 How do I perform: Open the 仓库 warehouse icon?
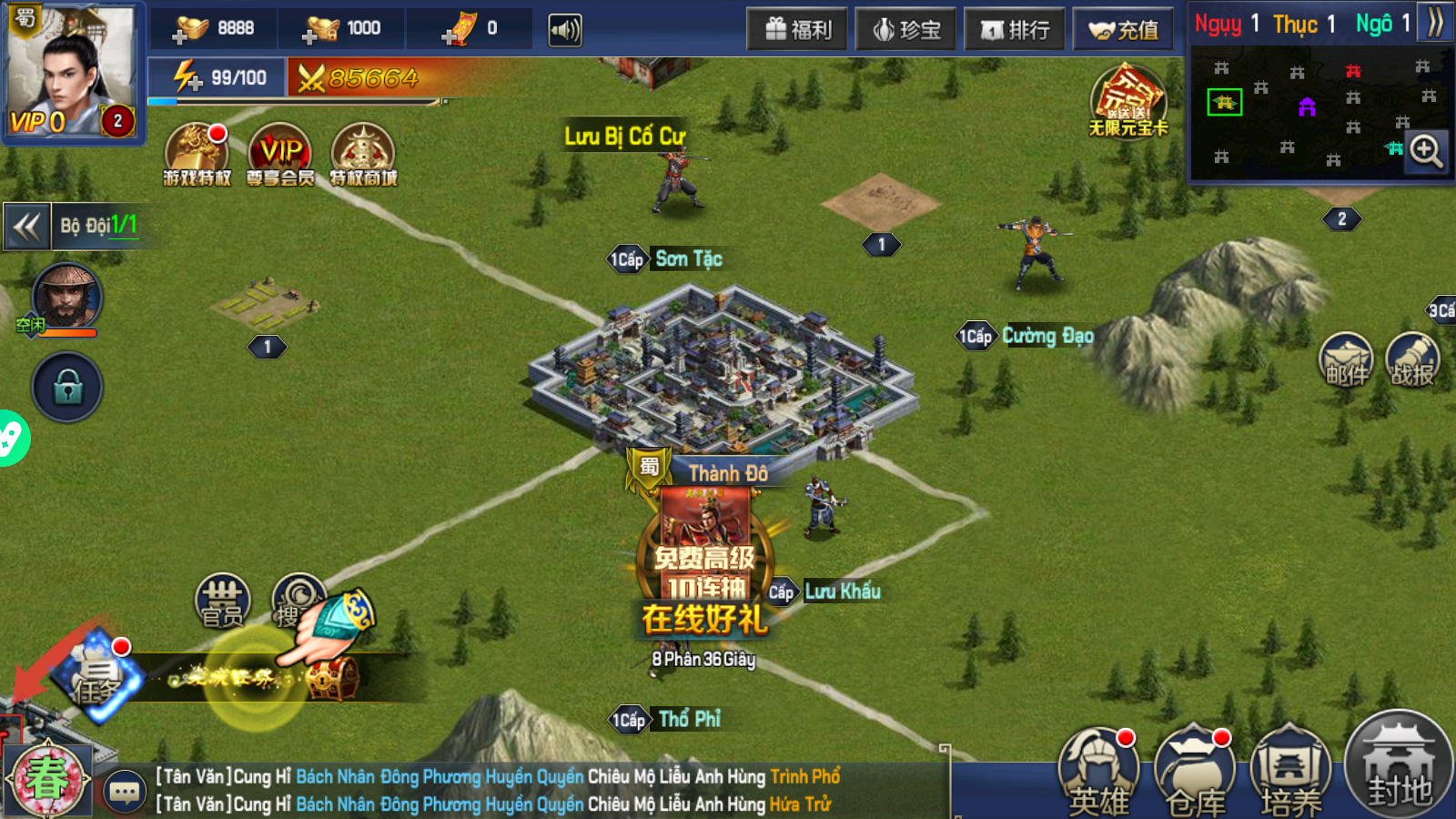point(1195,769)
